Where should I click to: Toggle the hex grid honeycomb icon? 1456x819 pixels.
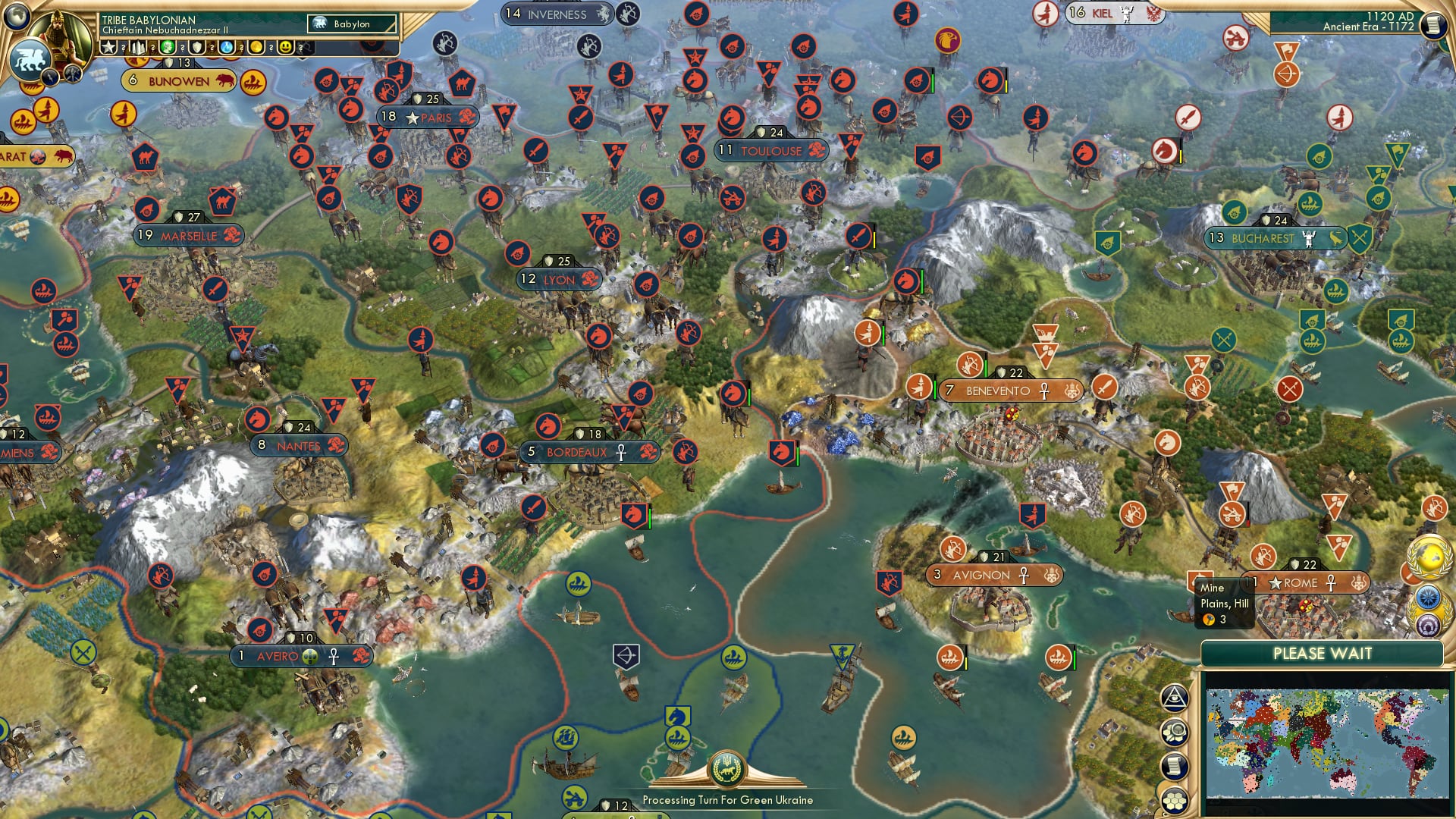point(1174,798)
